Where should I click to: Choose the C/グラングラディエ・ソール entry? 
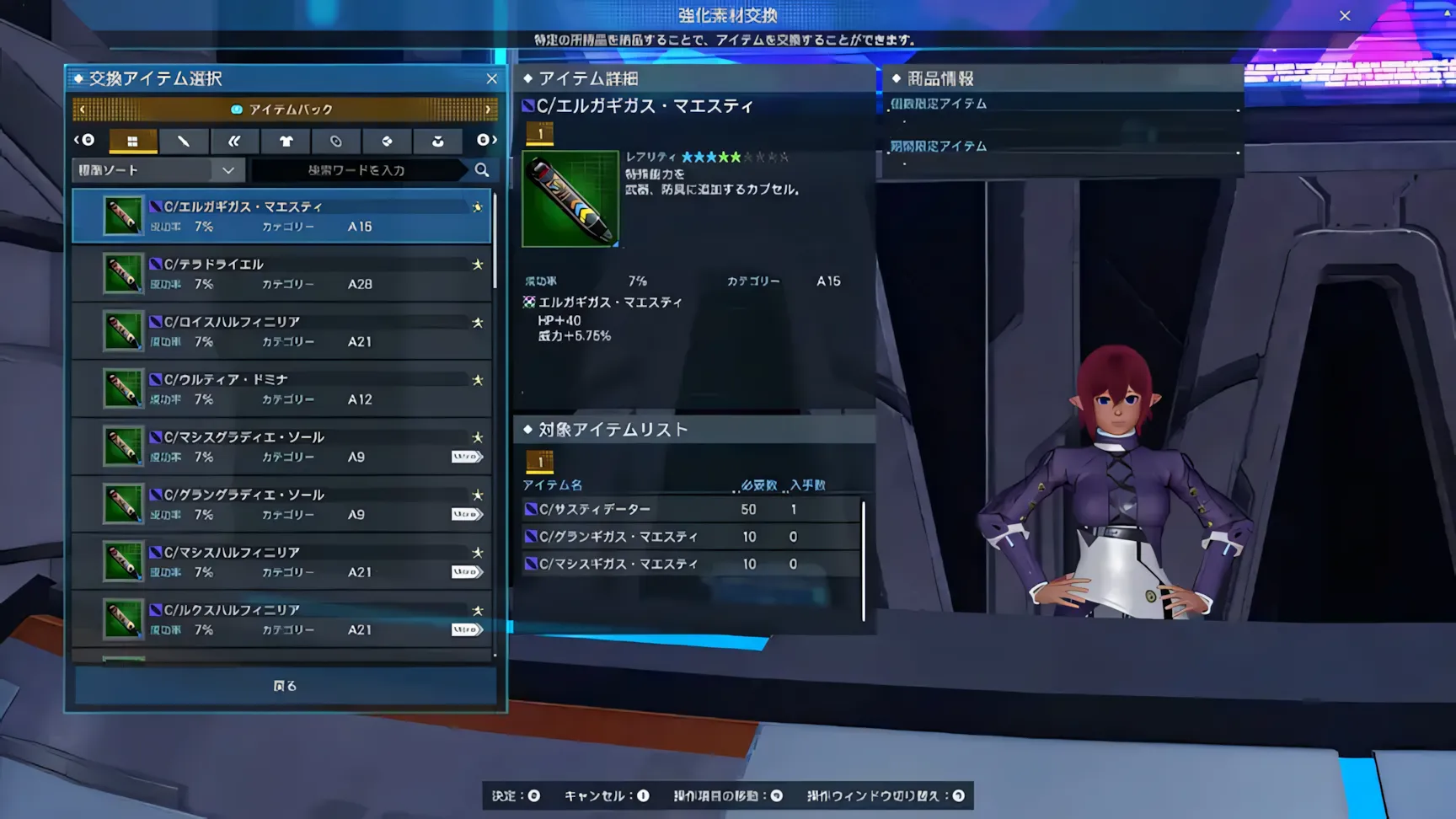pos(281,504)
